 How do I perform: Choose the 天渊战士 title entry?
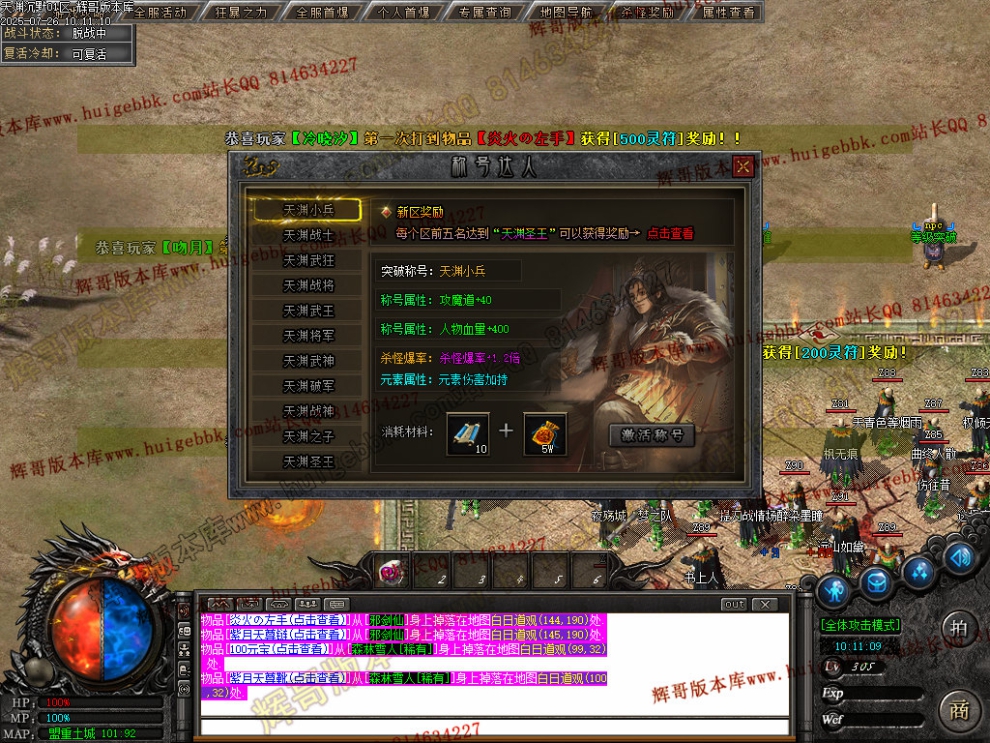[x=307, y=235]
